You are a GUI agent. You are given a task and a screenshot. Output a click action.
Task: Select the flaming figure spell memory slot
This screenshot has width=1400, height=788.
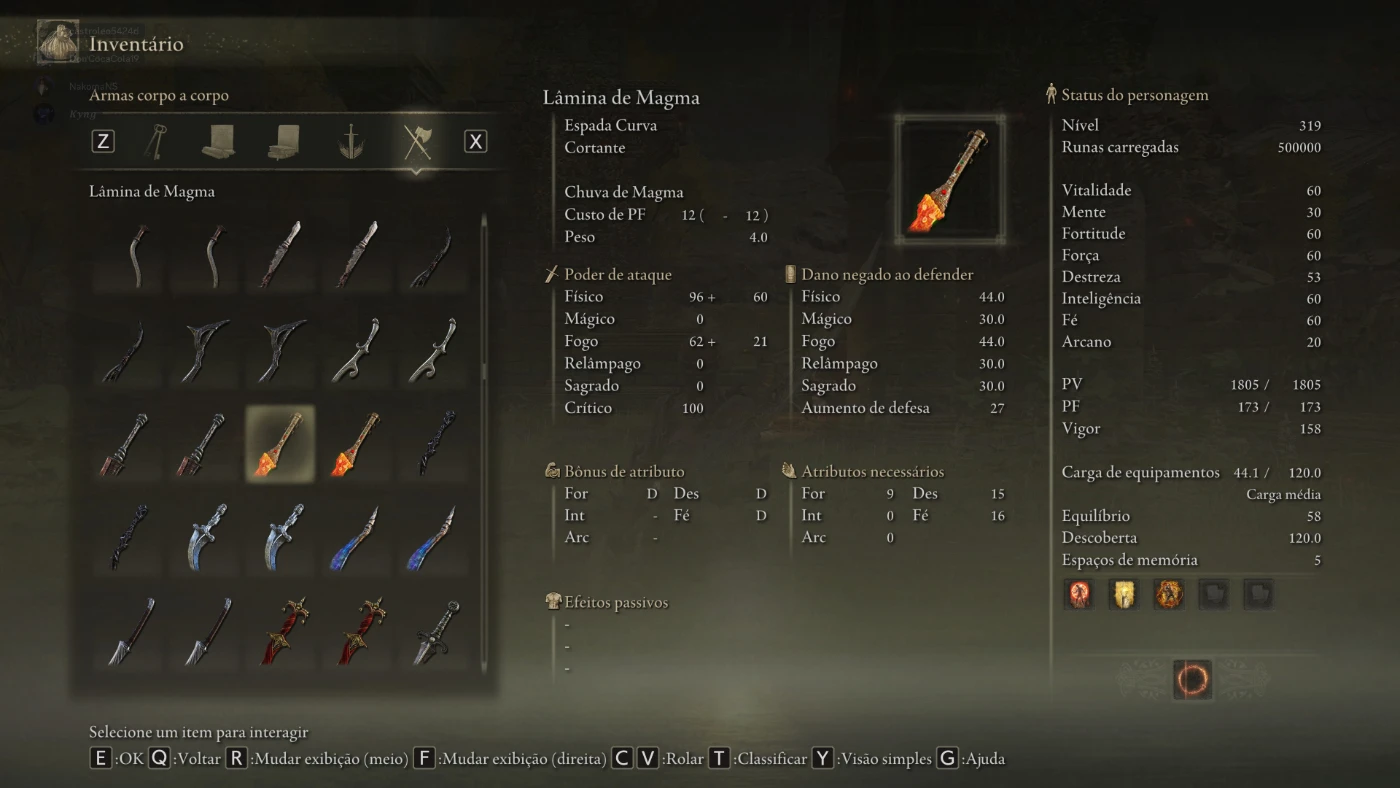tap(1168, 594)
